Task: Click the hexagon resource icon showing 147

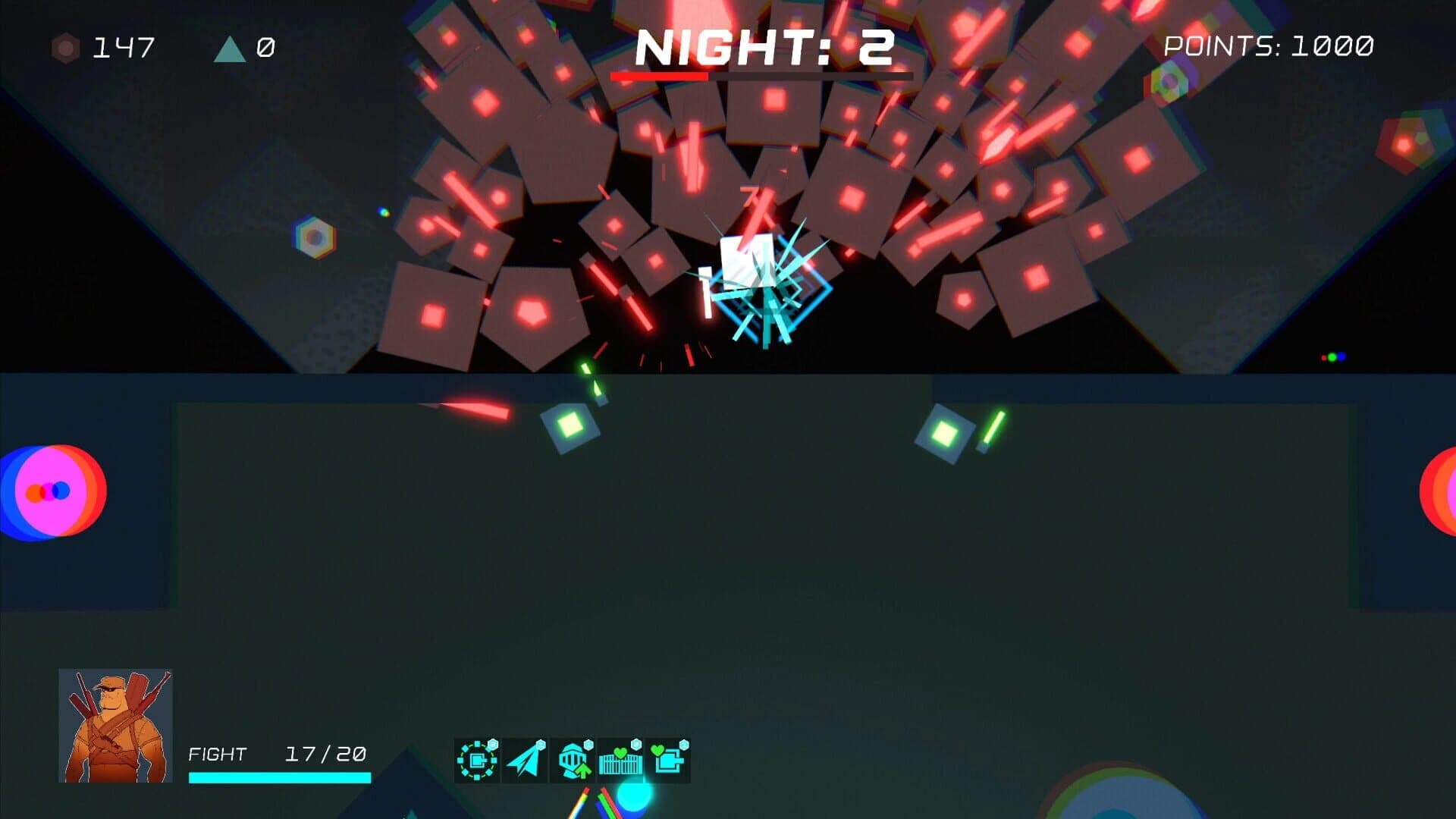Action: tap(64, 47)
